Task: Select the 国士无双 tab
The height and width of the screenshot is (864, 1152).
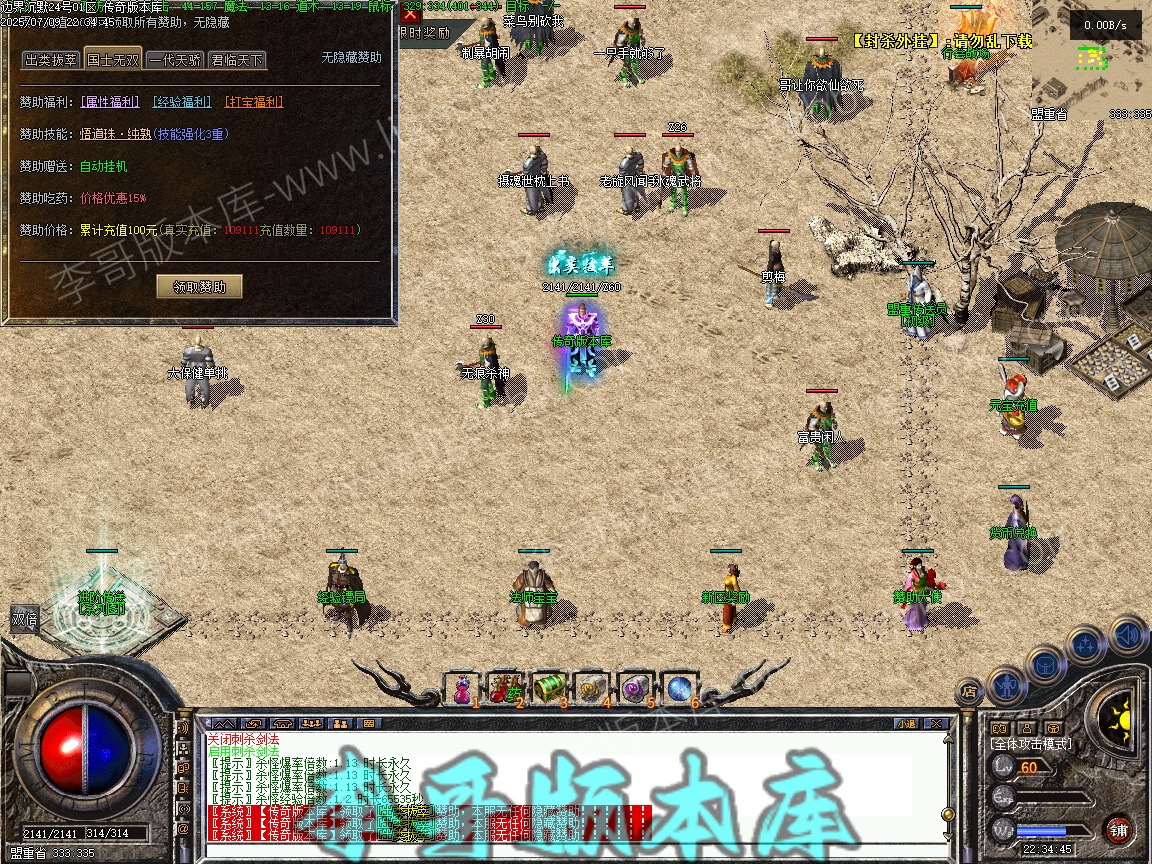Action: (x=113, y=59)
